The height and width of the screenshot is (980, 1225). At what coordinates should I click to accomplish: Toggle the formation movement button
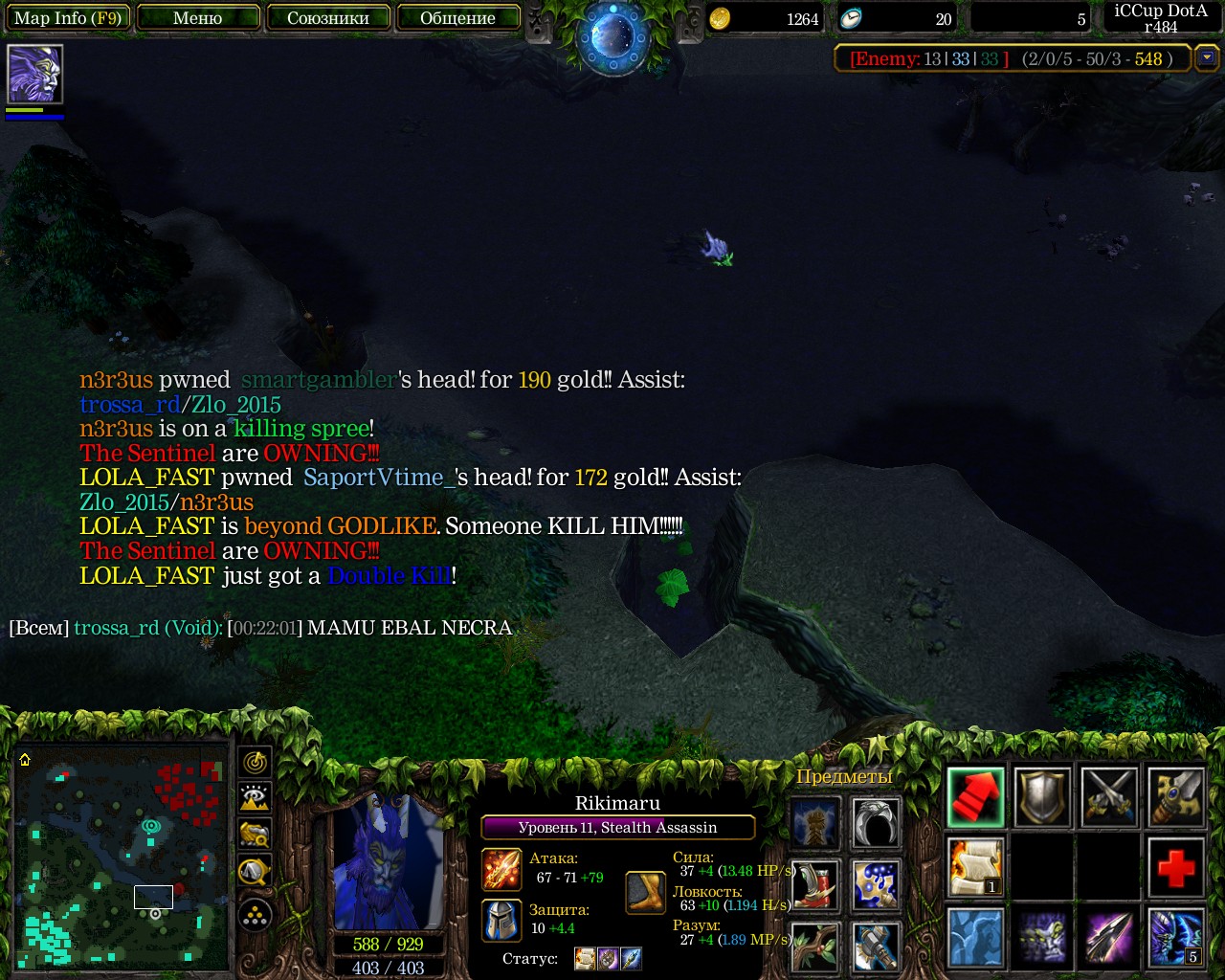point(255,917)
